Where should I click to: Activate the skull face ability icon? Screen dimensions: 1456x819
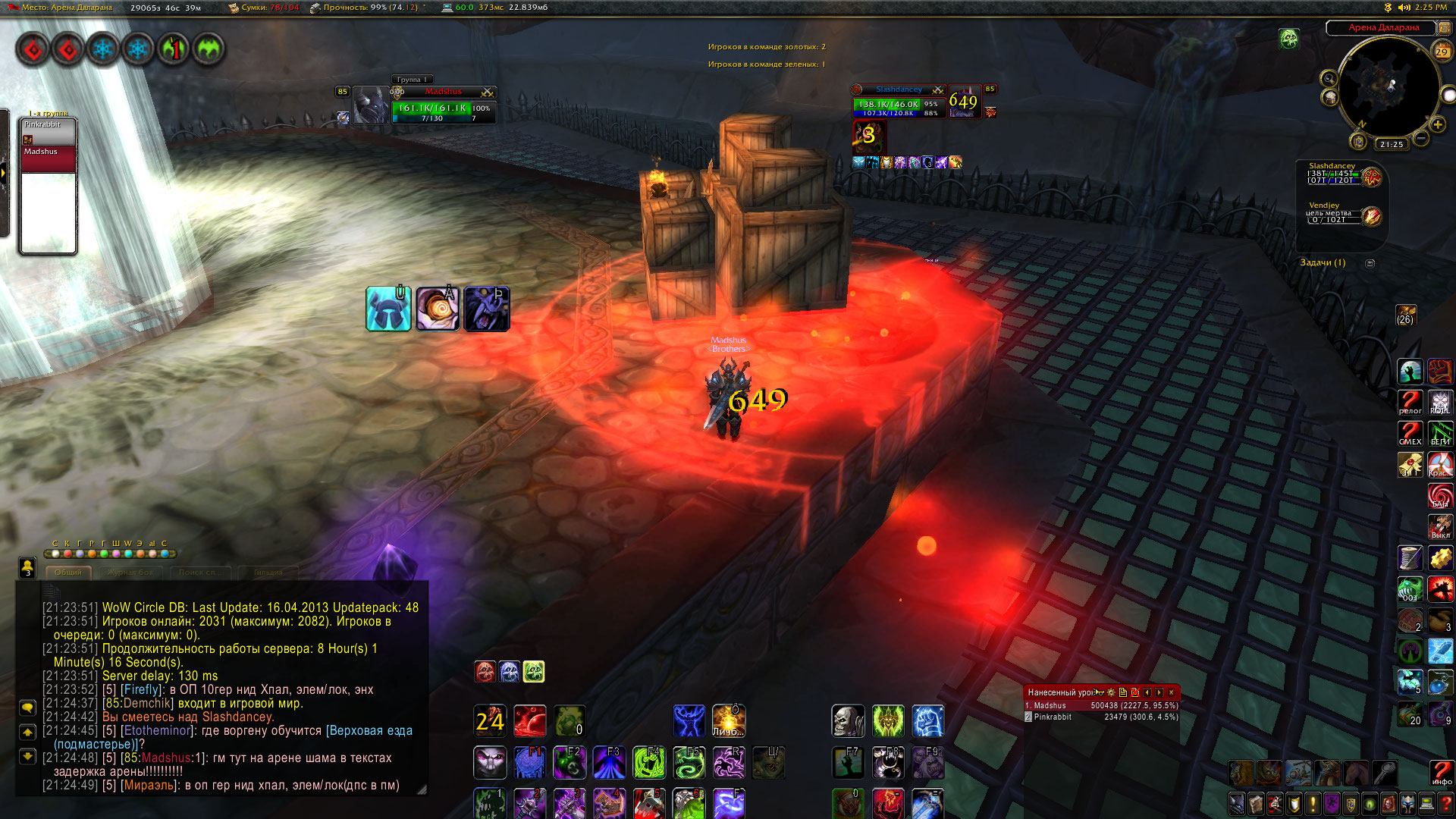pos(848,720)
